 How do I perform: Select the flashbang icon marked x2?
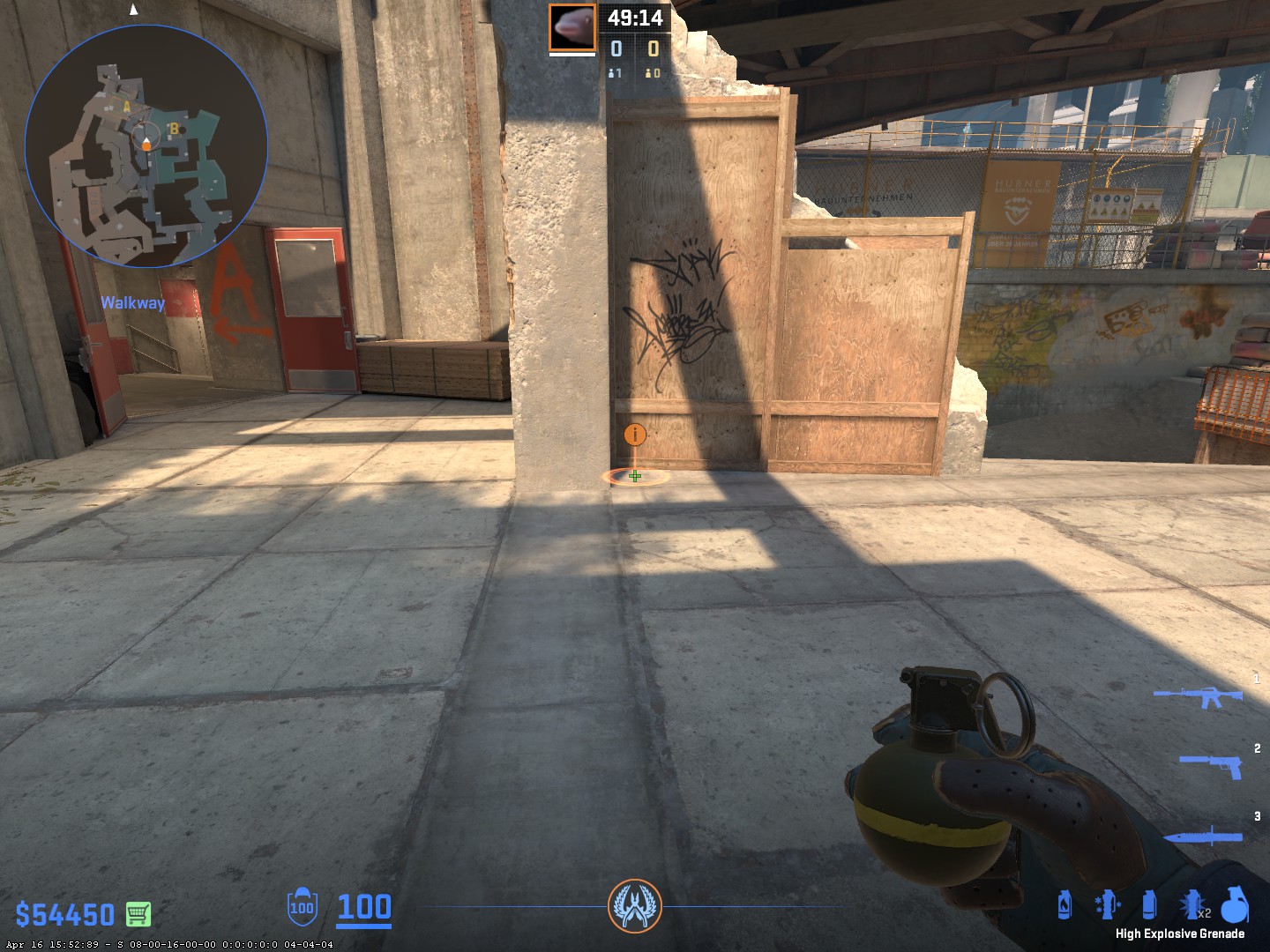click(1192, 905)
